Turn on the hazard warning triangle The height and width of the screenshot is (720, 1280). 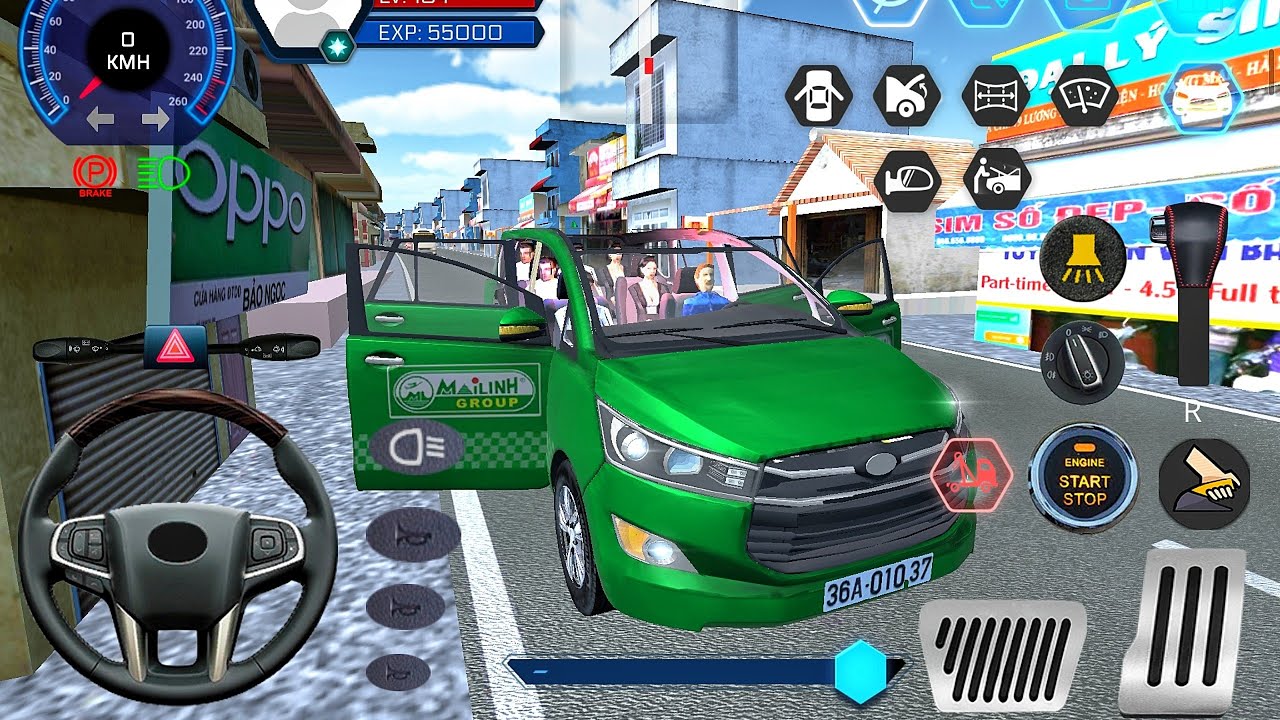[x=175, y=346]
